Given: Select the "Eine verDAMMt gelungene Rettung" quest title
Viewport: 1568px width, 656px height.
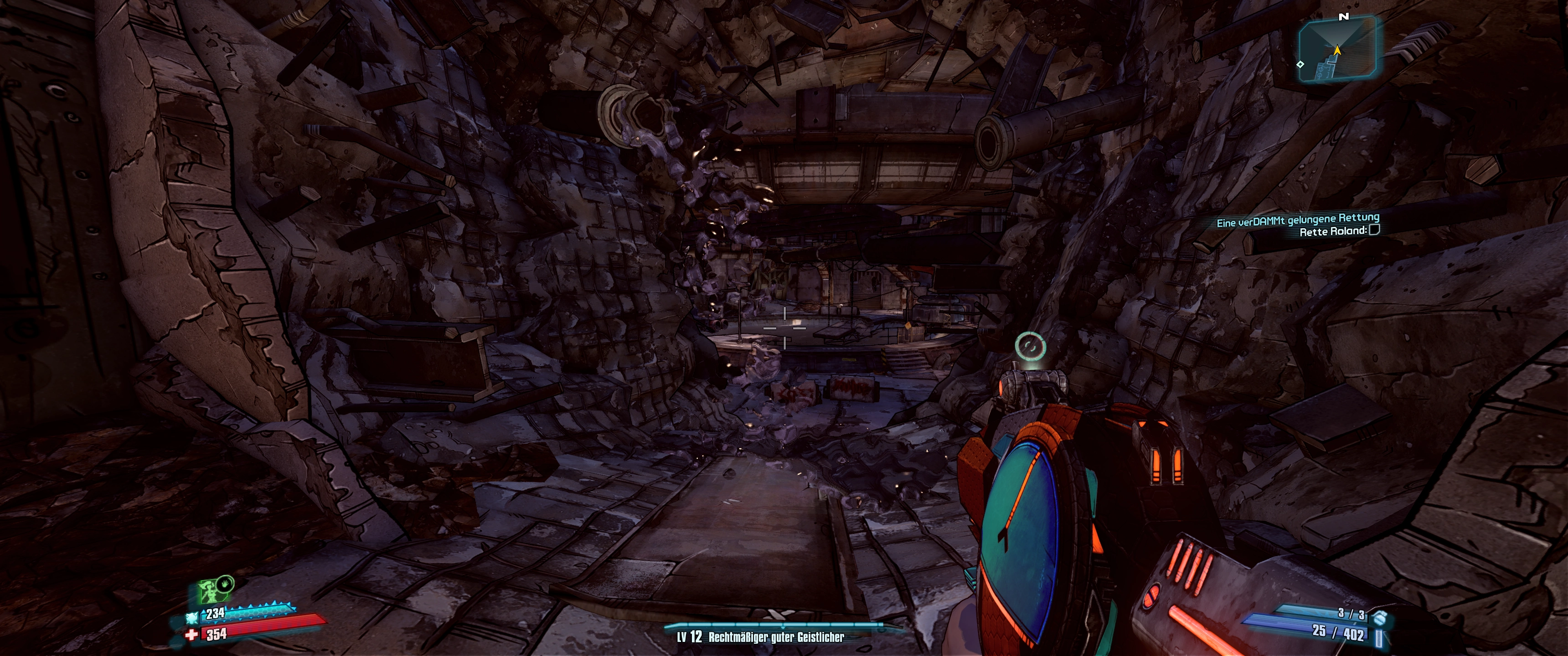Looking at the screenshot, I should (x=1298, y=220).
